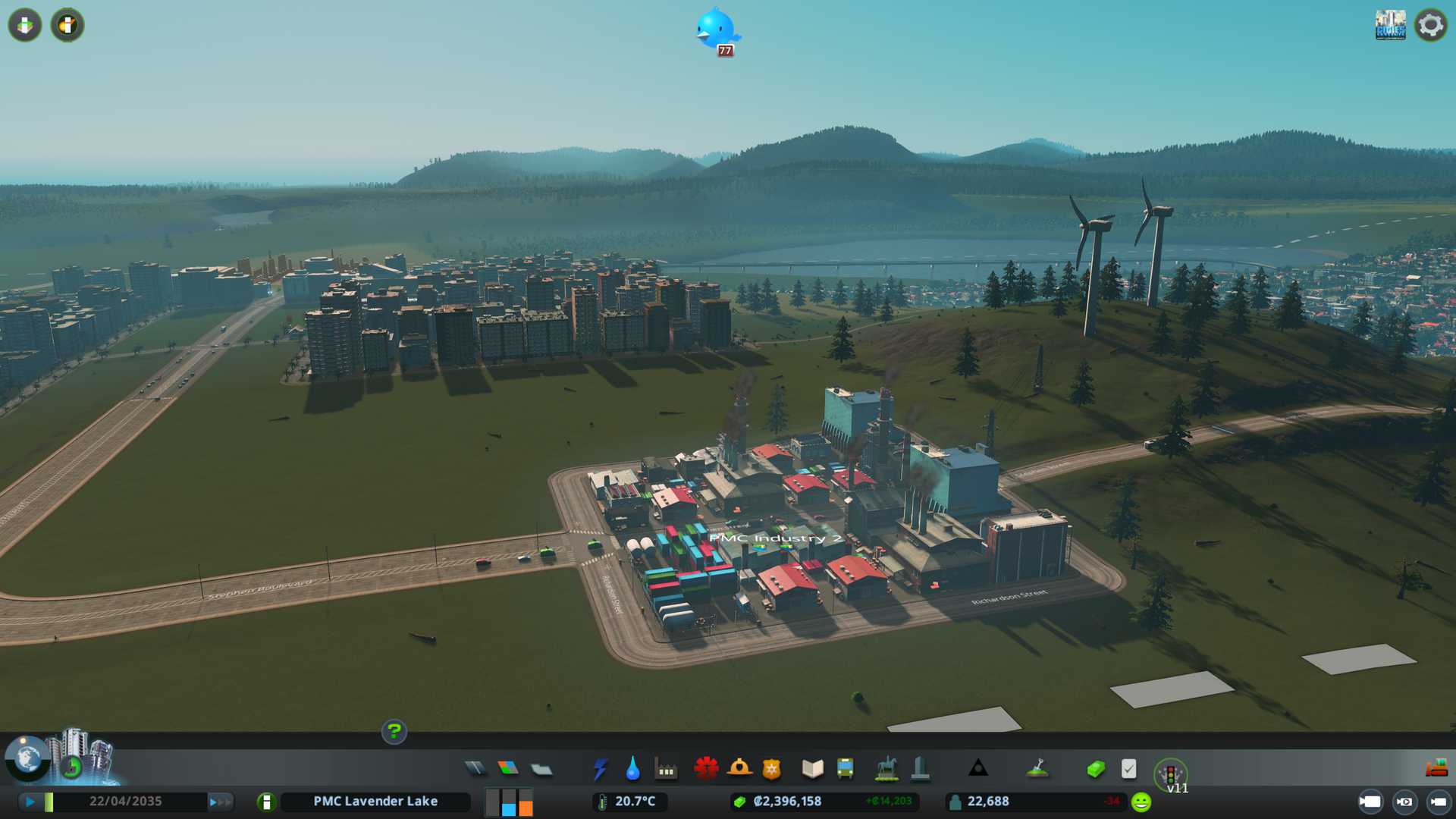
Task: Open the Economy money panel
Action: [1096, 770]
